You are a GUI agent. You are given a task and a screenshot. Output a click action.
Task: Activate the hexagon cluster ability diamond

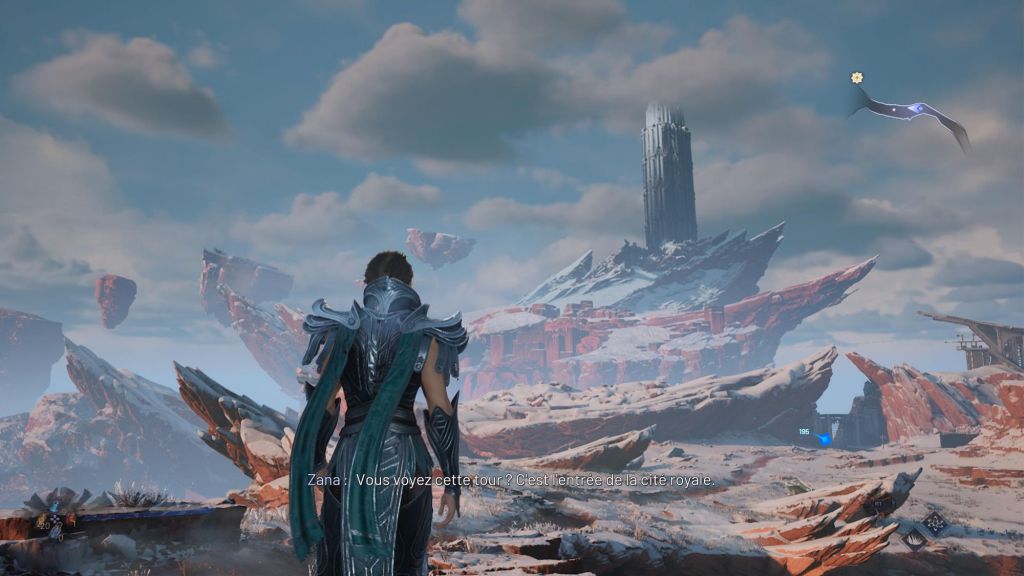pos(935,523)
